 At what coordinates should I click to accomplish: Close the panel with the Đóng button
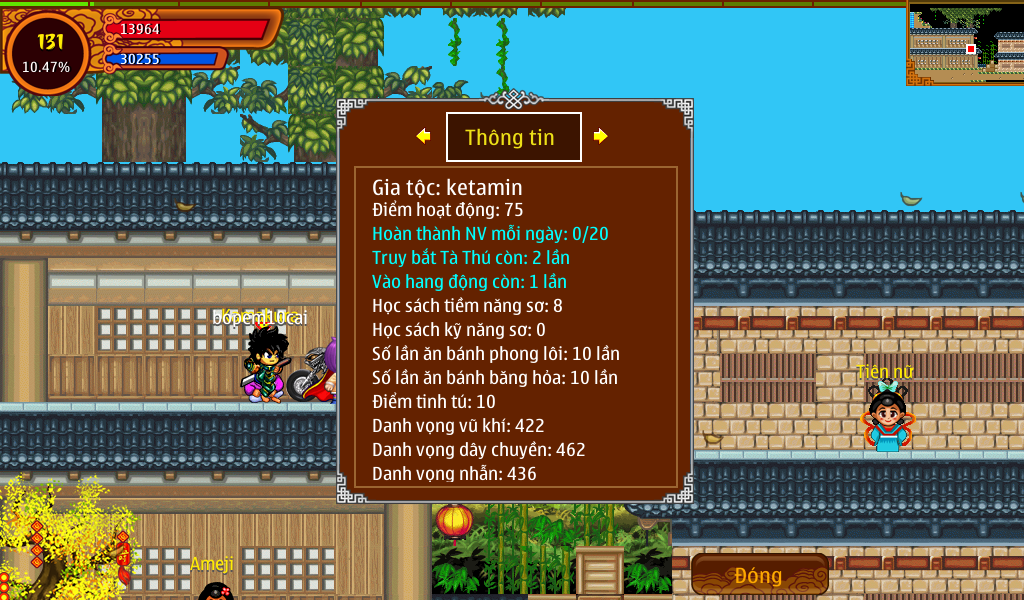point(759,575)
